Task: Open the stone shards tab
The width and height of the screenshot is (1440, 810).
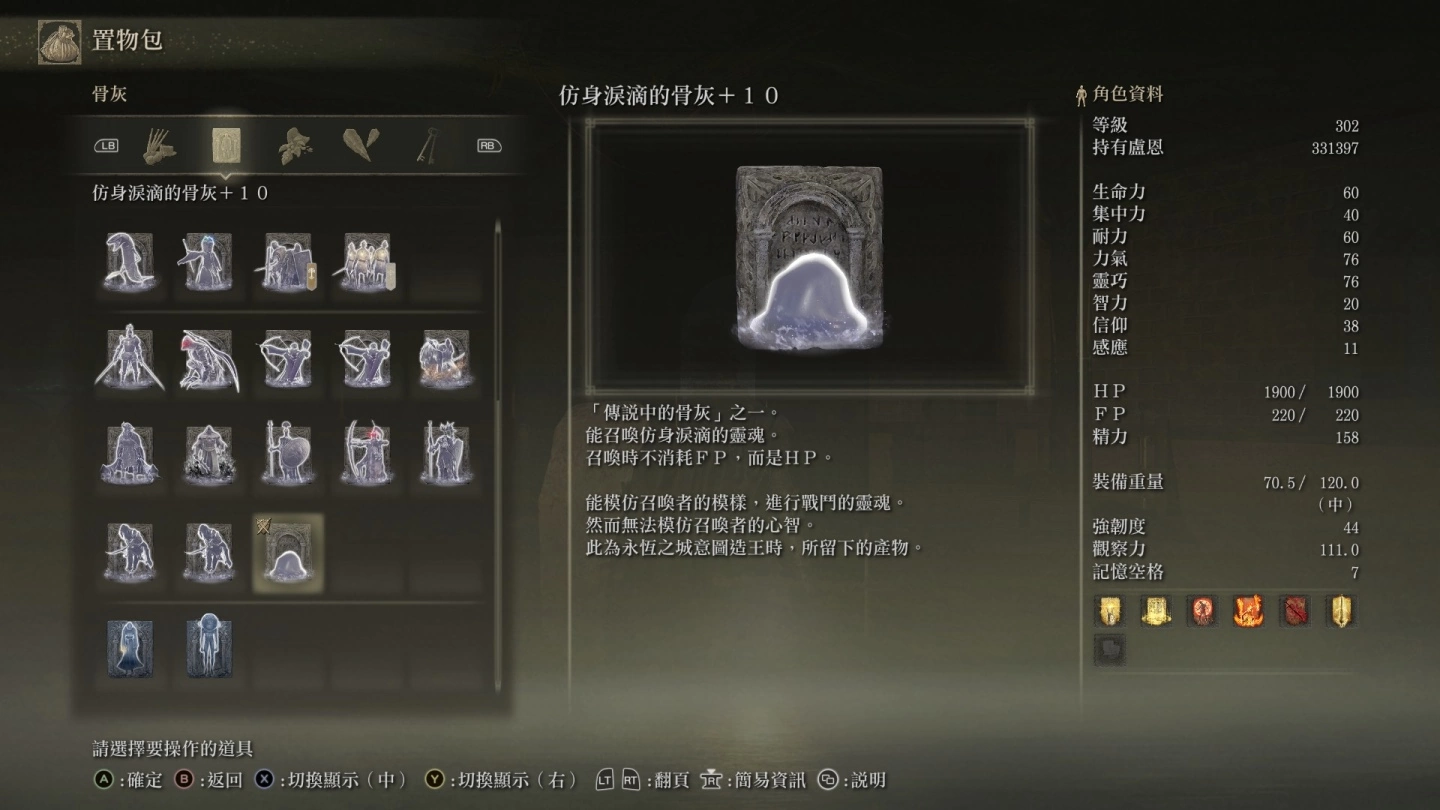Action: 360,146
